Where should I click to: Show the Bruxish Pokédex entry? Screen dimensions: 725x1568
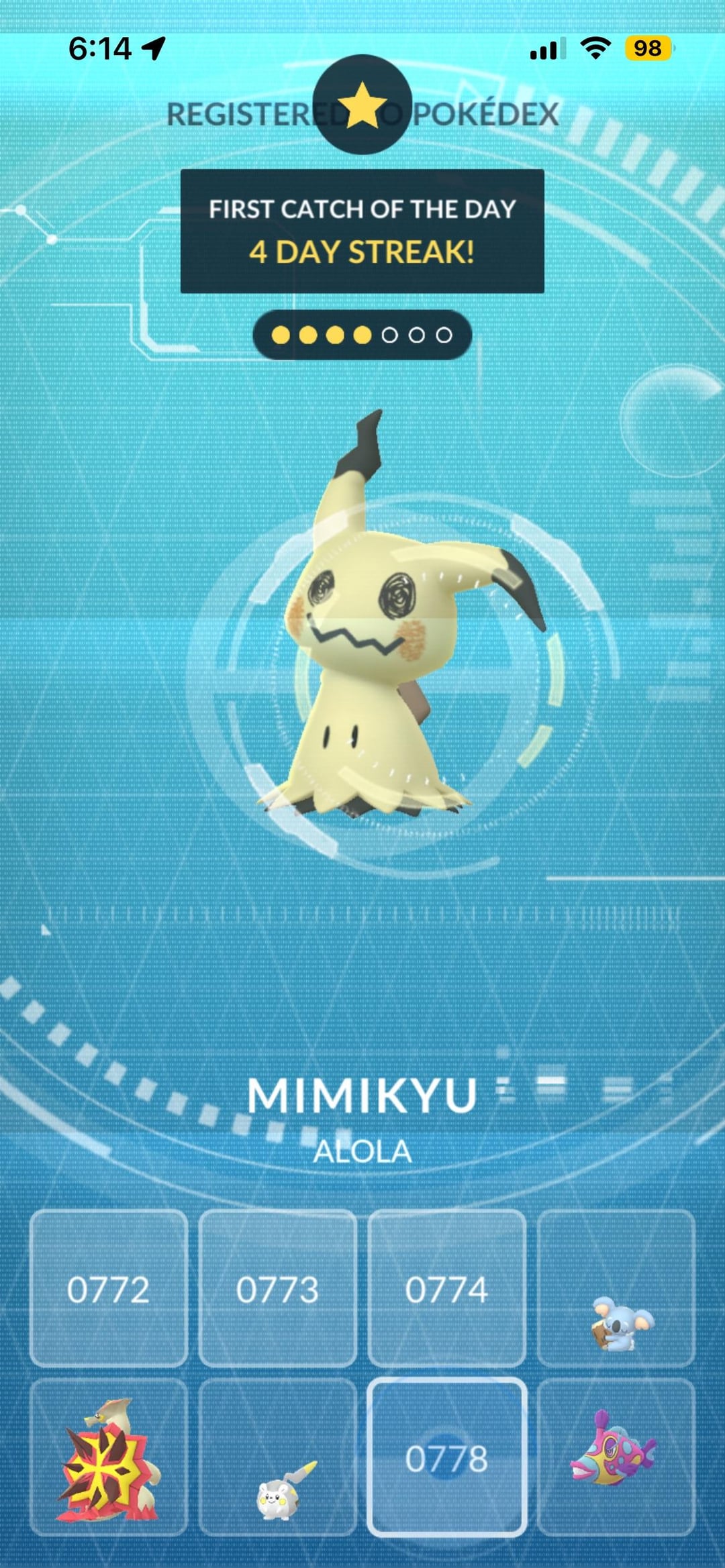(x=616, y=1458)
